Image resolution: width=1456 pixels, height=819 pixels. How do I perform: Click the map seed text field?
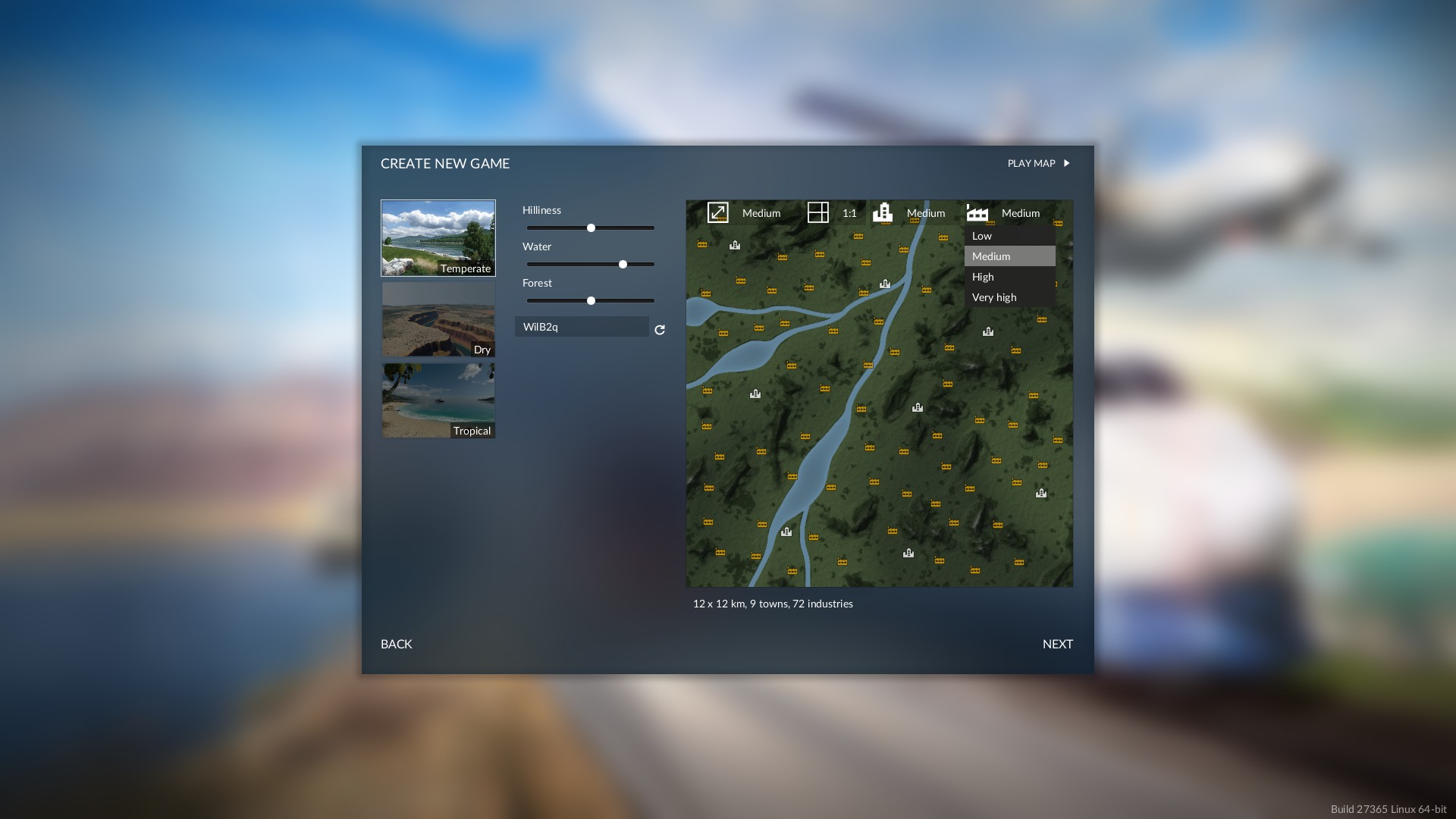pos(582,327)
